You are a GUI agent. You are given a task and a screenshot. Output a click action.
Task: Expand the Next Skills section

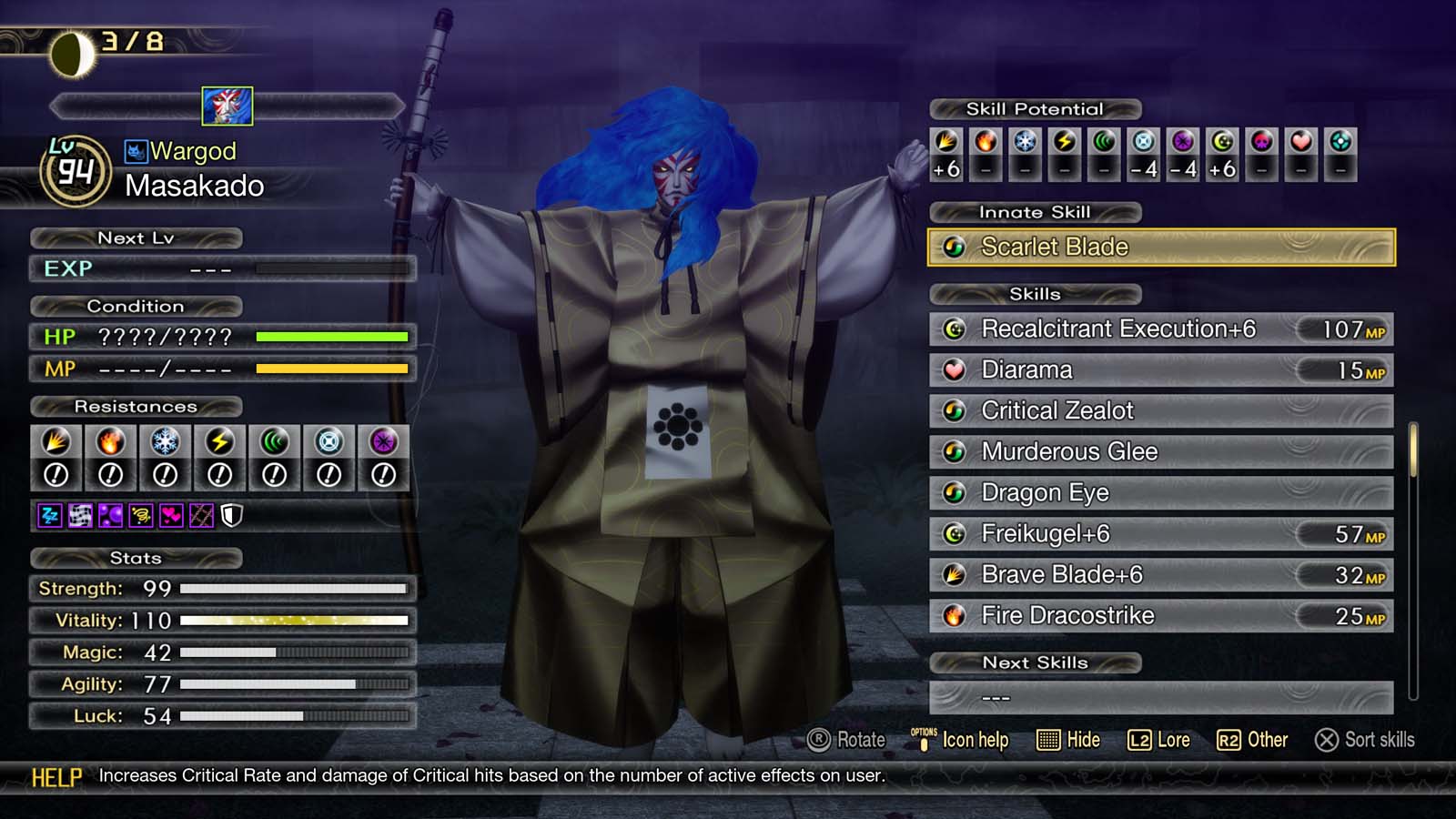(1034, 662)
